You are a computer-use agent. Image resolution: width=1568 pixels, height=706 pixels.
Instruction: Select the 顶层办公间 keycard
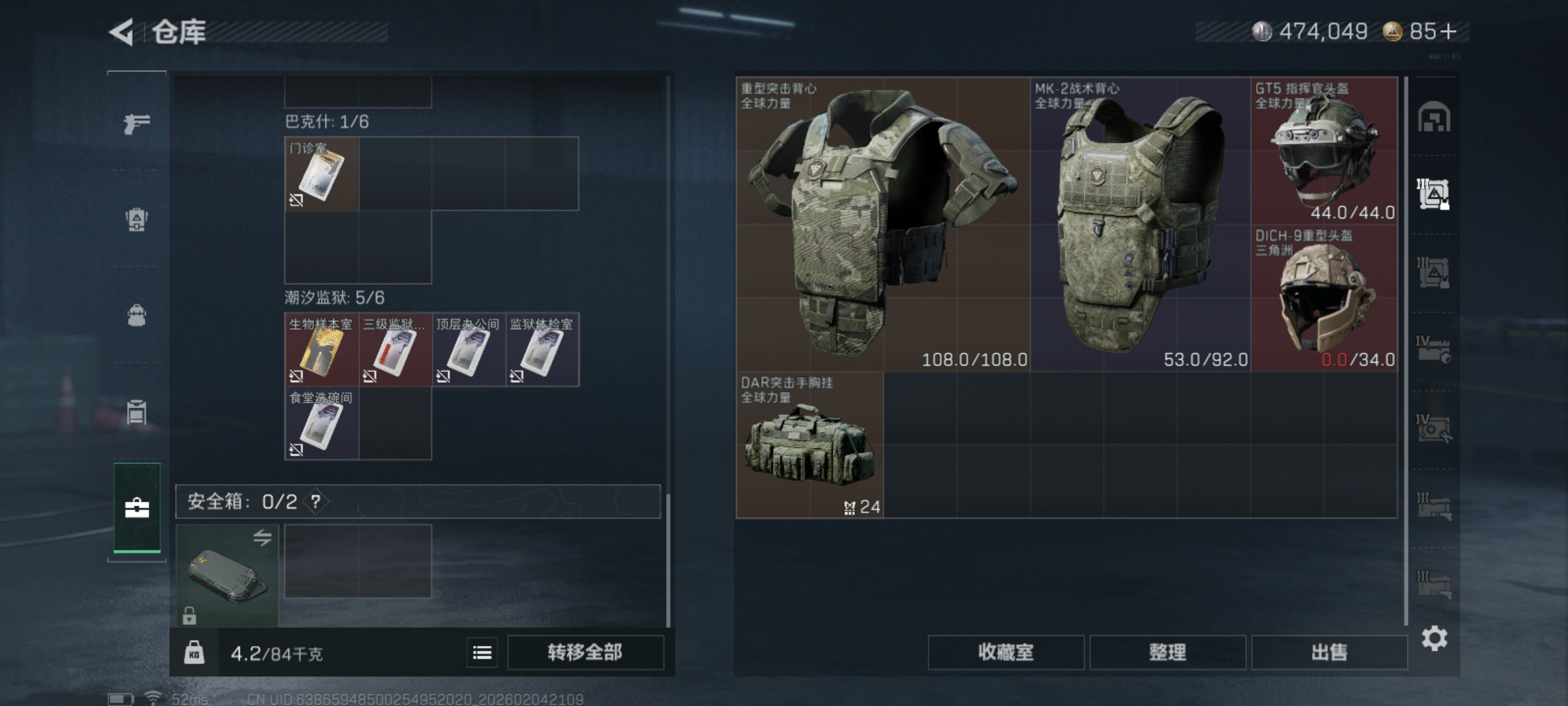tap(468, 350)
